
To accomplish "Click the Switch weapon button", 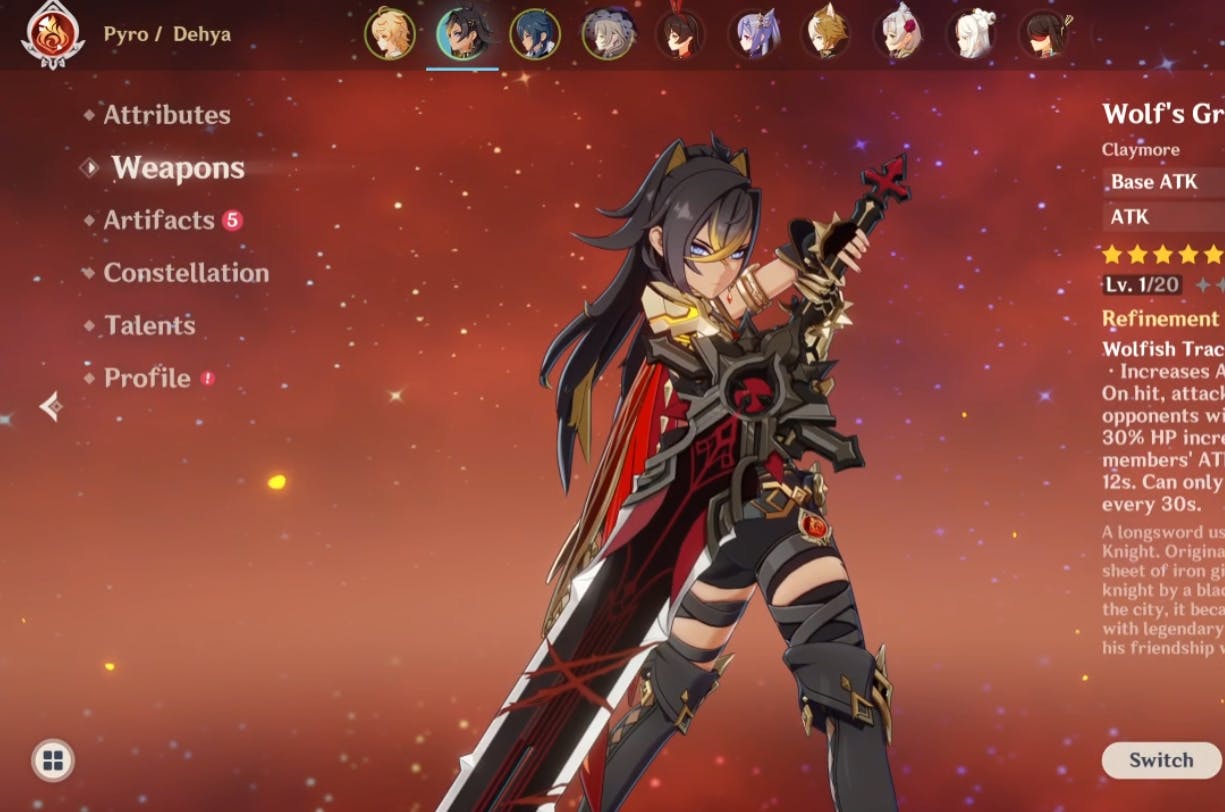I will click(1160, 760).
